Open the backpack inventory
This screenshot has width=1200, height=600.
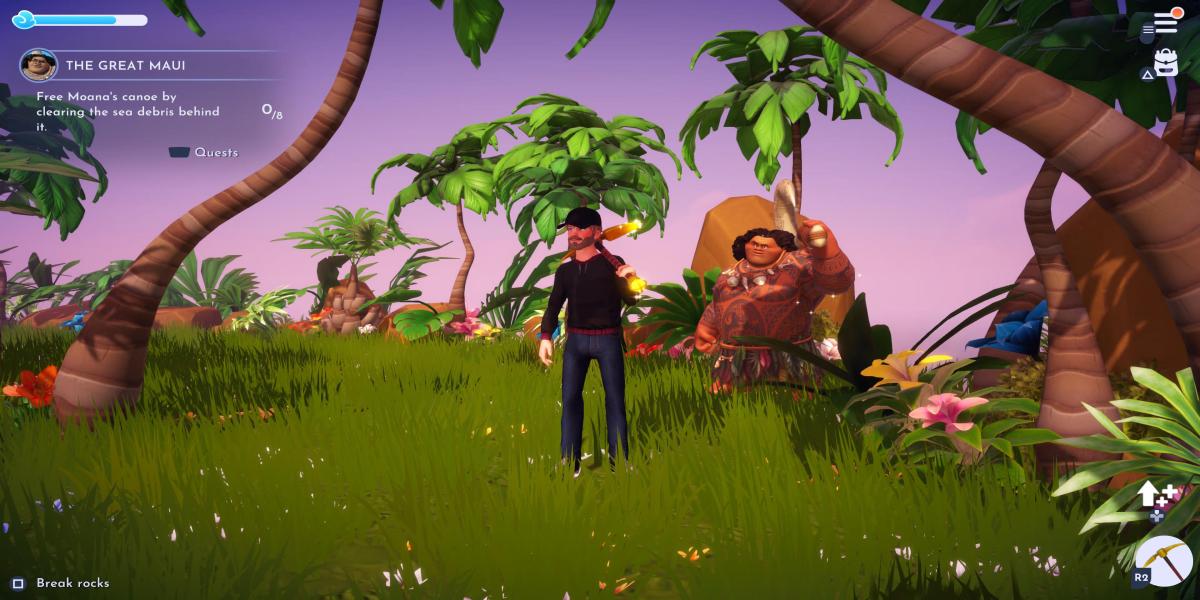[x=1166, y=63]
